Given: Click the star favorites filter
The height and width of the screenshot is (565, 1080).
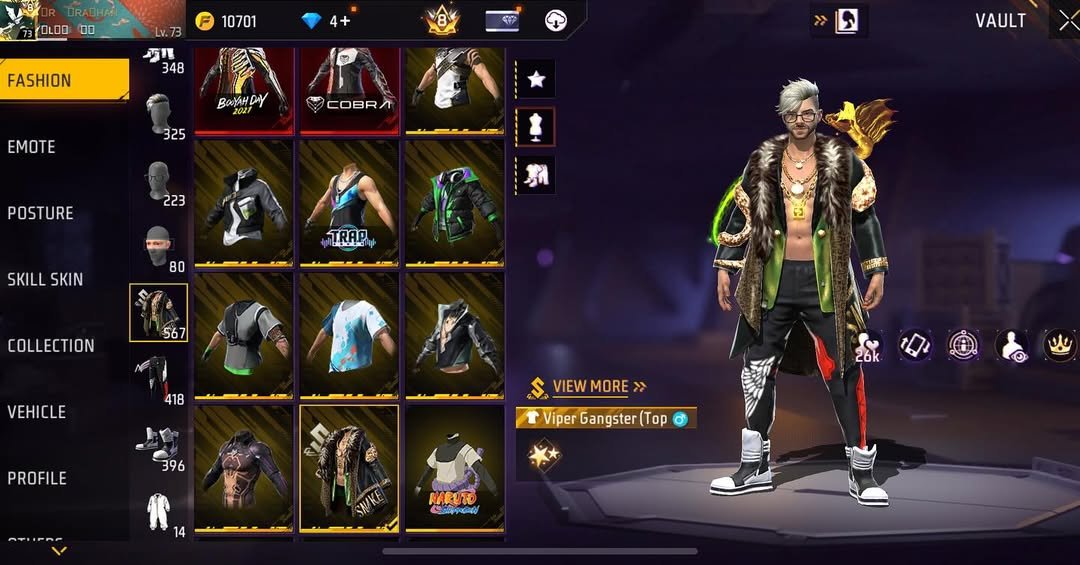Looking at the screenshot, I should coord(535,79).
